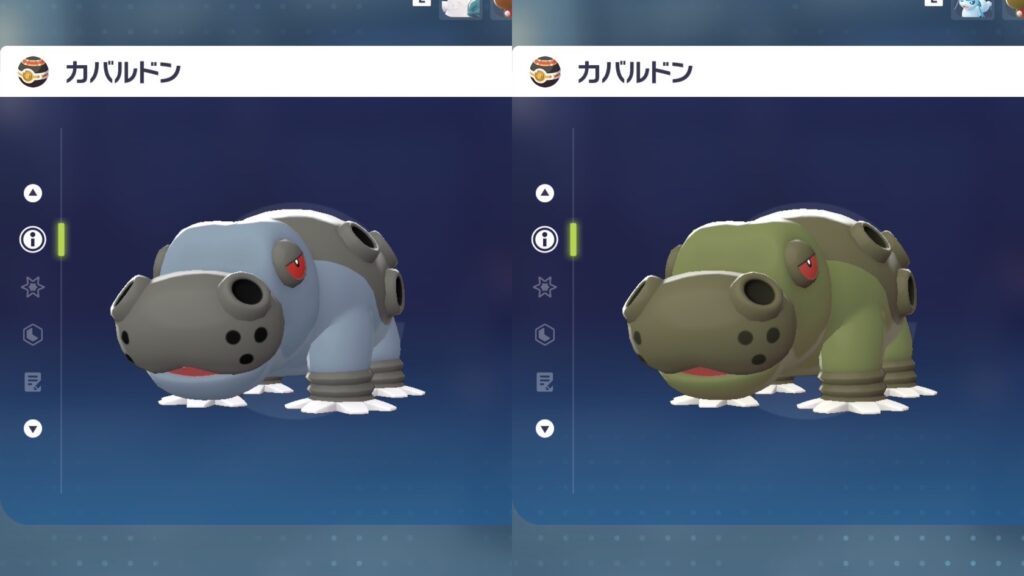Click up arrow in green Hippowdon's panel
This screenshot has height=576, width=1024.
click(545, 193)
